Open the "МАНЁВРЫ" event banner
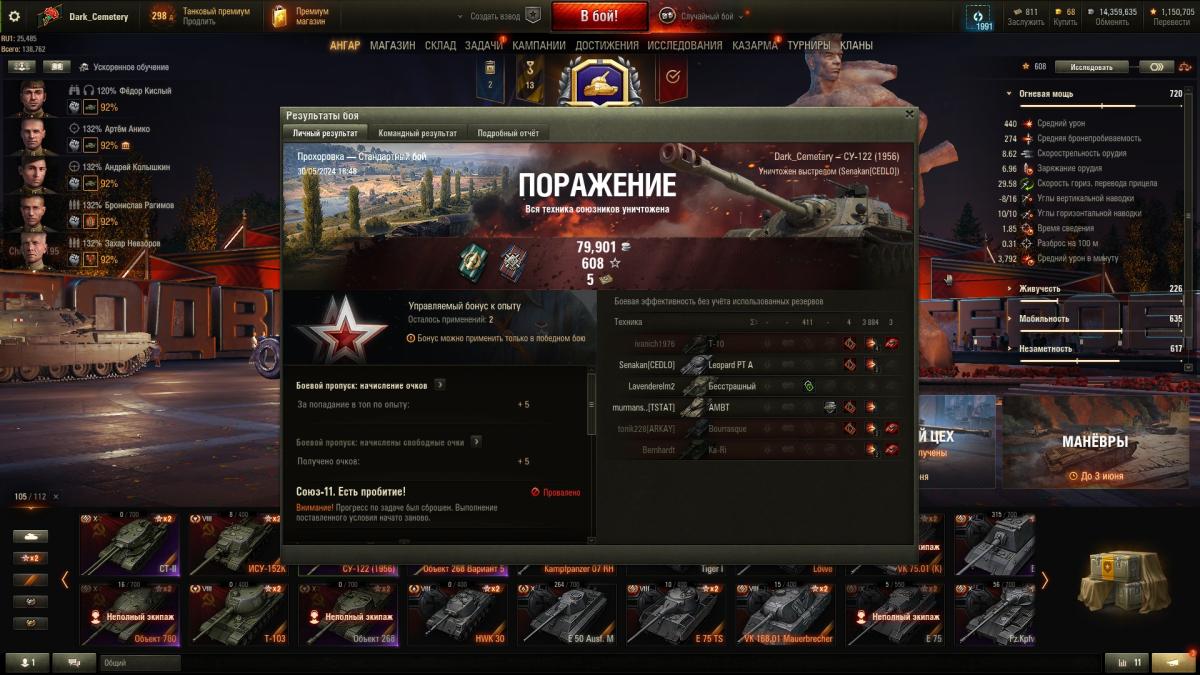Image resolution: width=1200 pixels, height=675 pixels. tap(1094, 440)
